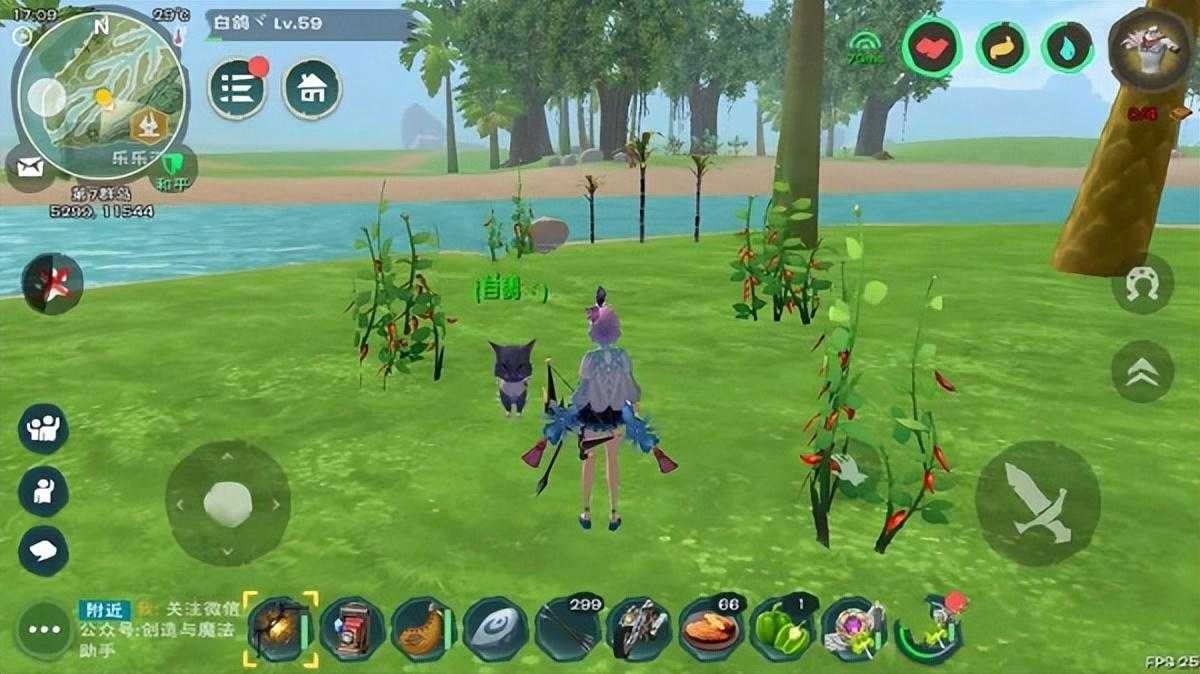The width and height of the screenshot is (1200, 674).
Task: Tap the blue water drop thirst icon
Action: (1068, 48)
